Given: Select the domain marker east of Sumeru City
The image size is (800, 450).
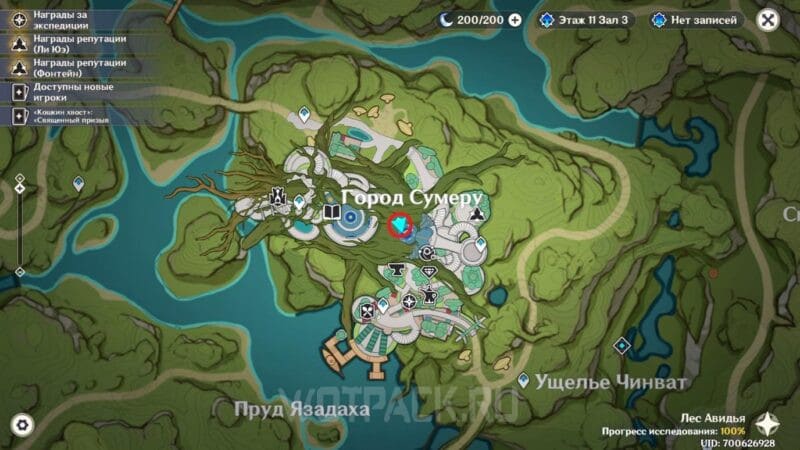Looking at the screenshot, I should (621, 345).
